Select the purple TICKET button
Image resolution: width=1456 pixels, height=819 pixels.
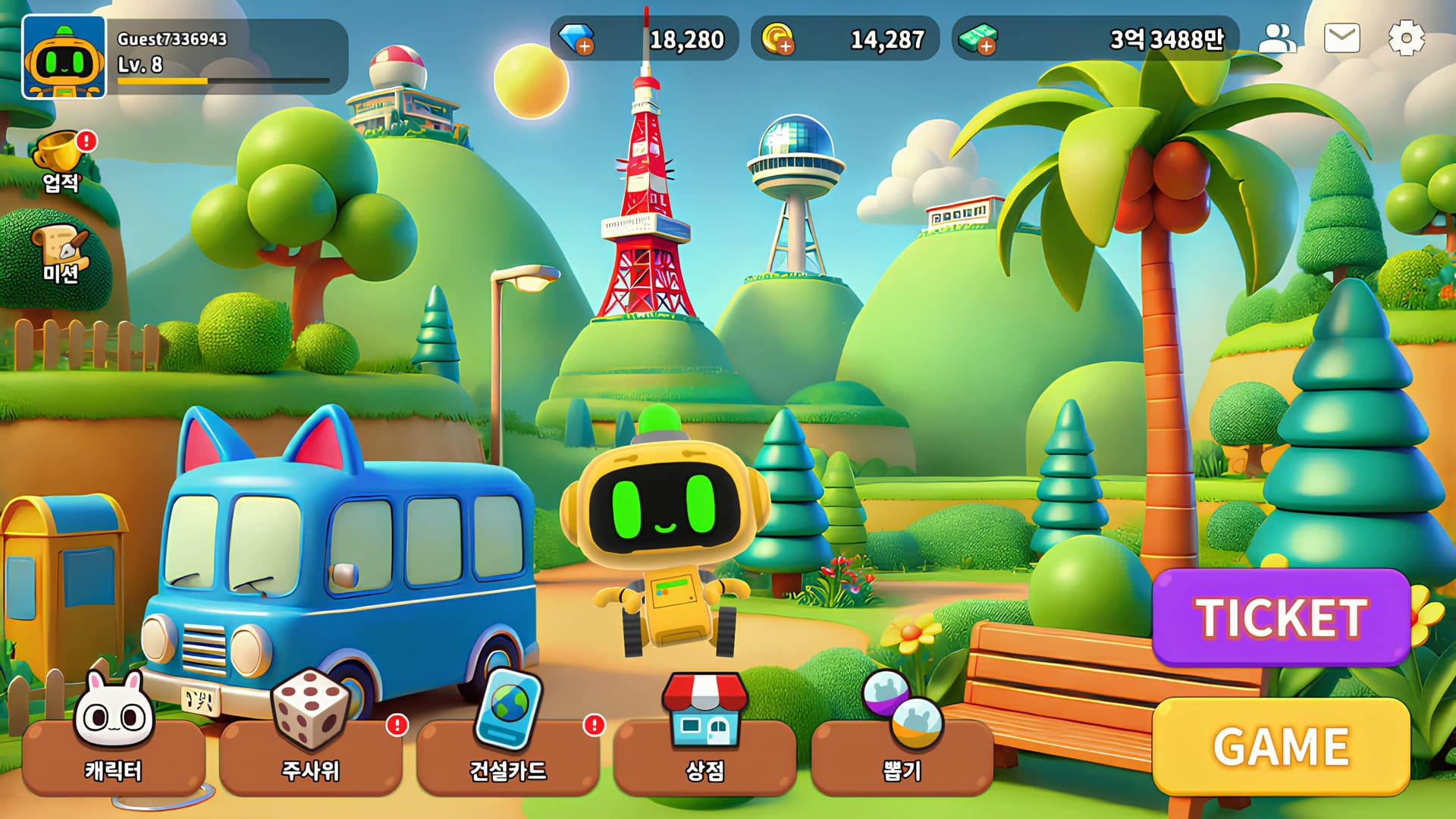tap(1281, 617)
